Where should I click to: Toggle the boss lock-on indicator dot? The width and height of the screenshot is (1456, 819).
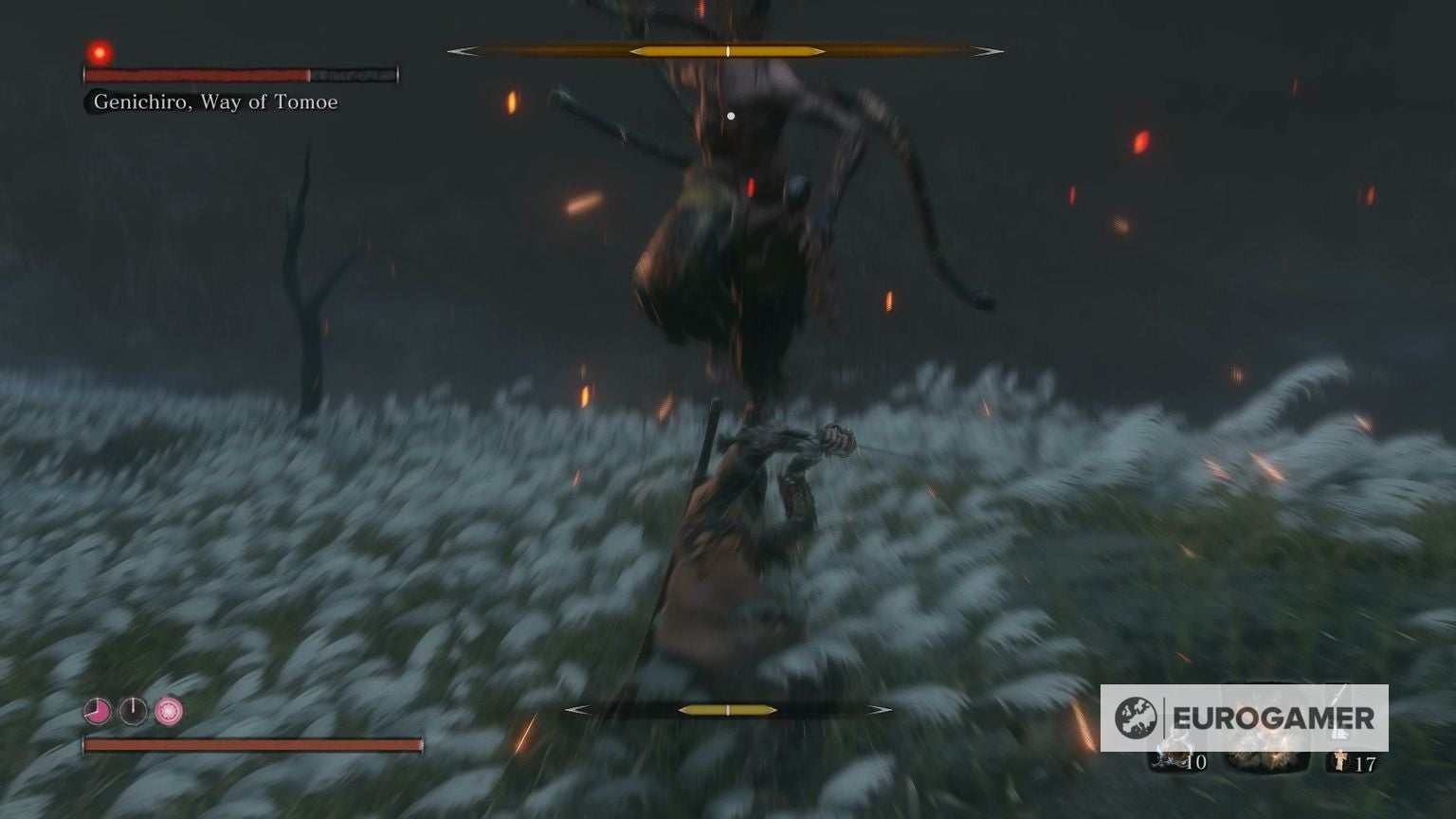click(x=730, y=115)
